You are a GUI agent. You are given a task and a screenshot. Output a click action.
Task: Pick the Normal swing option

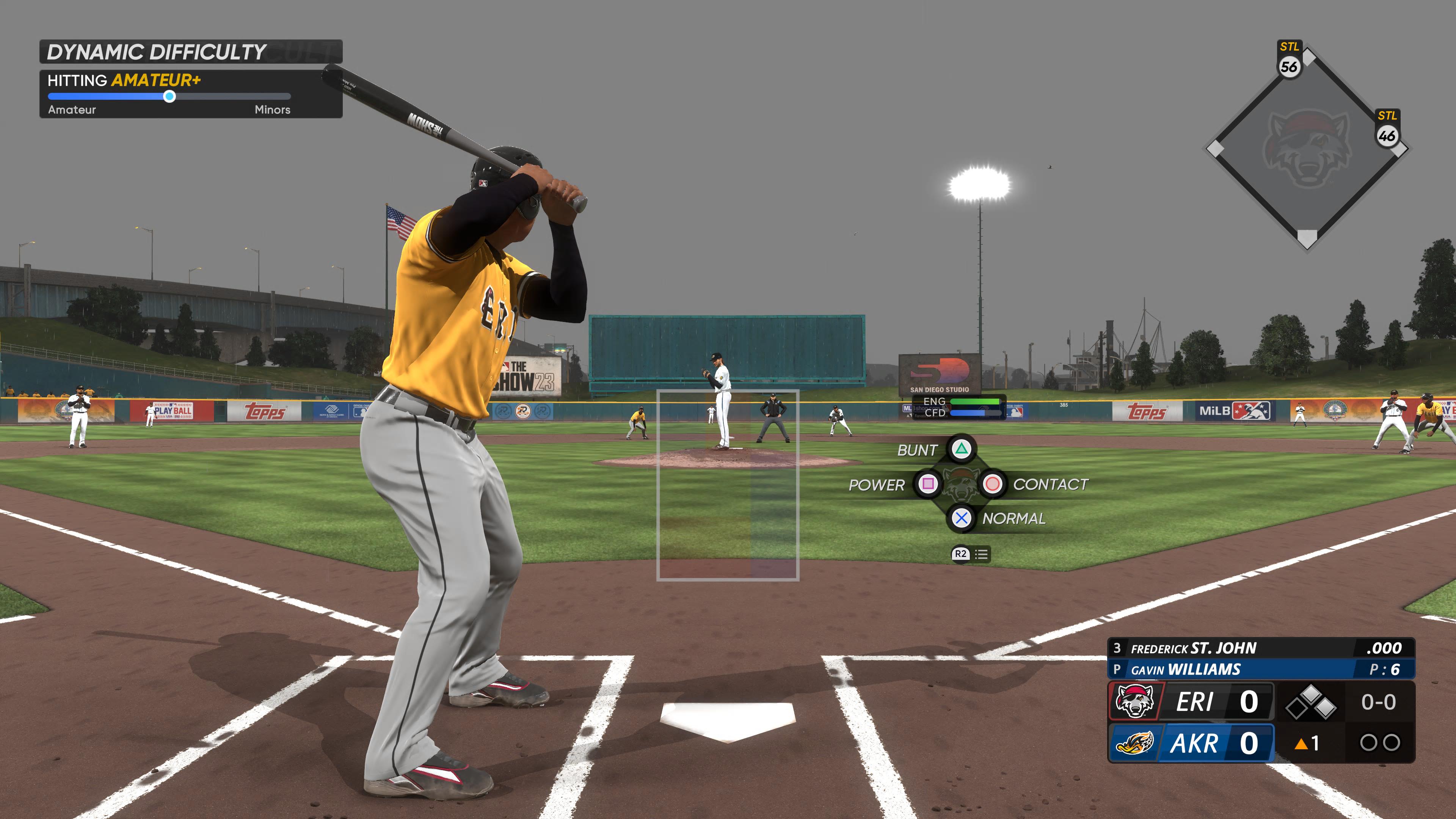(961, 518)
